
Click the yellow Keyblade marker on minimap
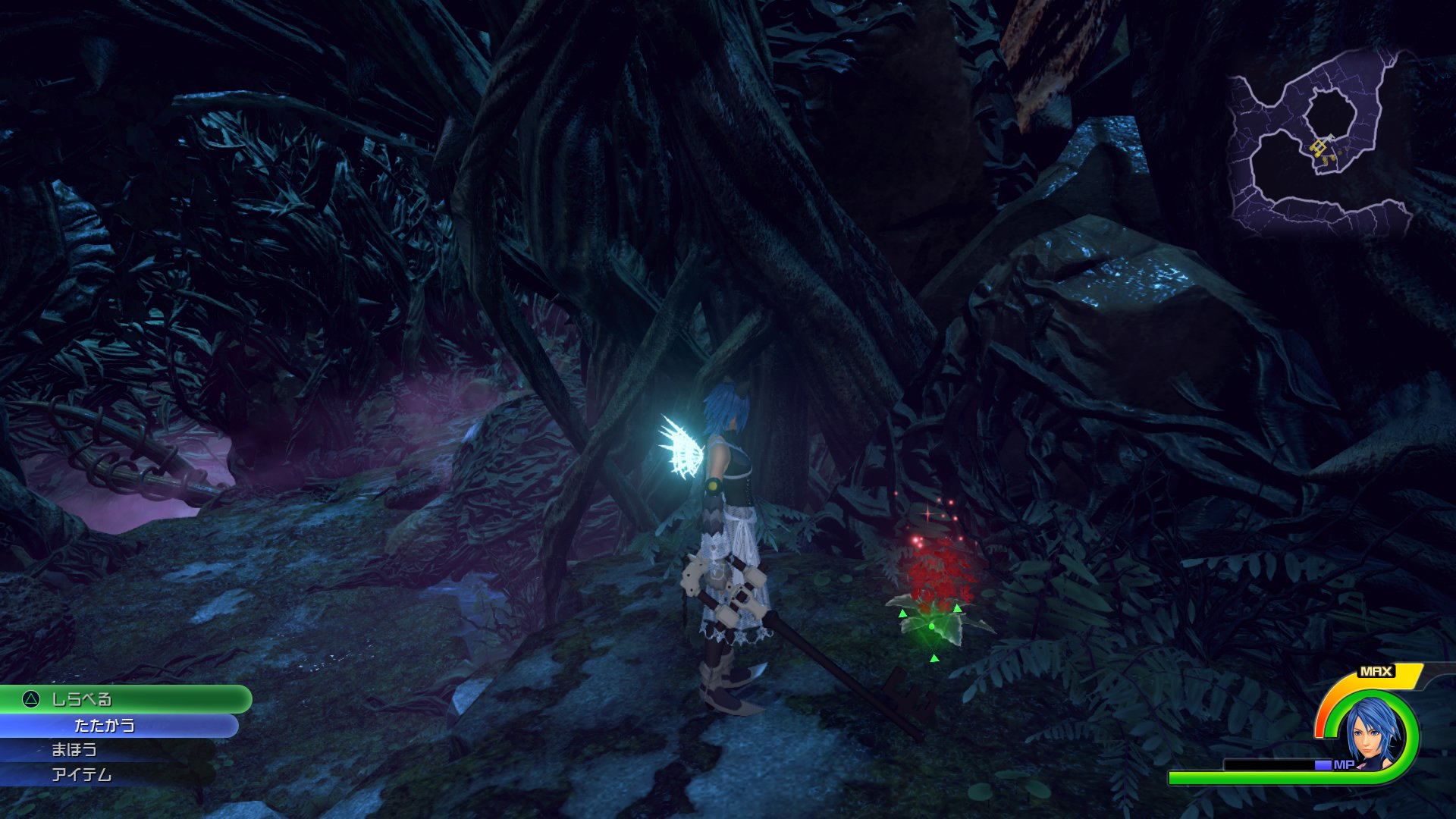1319,146
